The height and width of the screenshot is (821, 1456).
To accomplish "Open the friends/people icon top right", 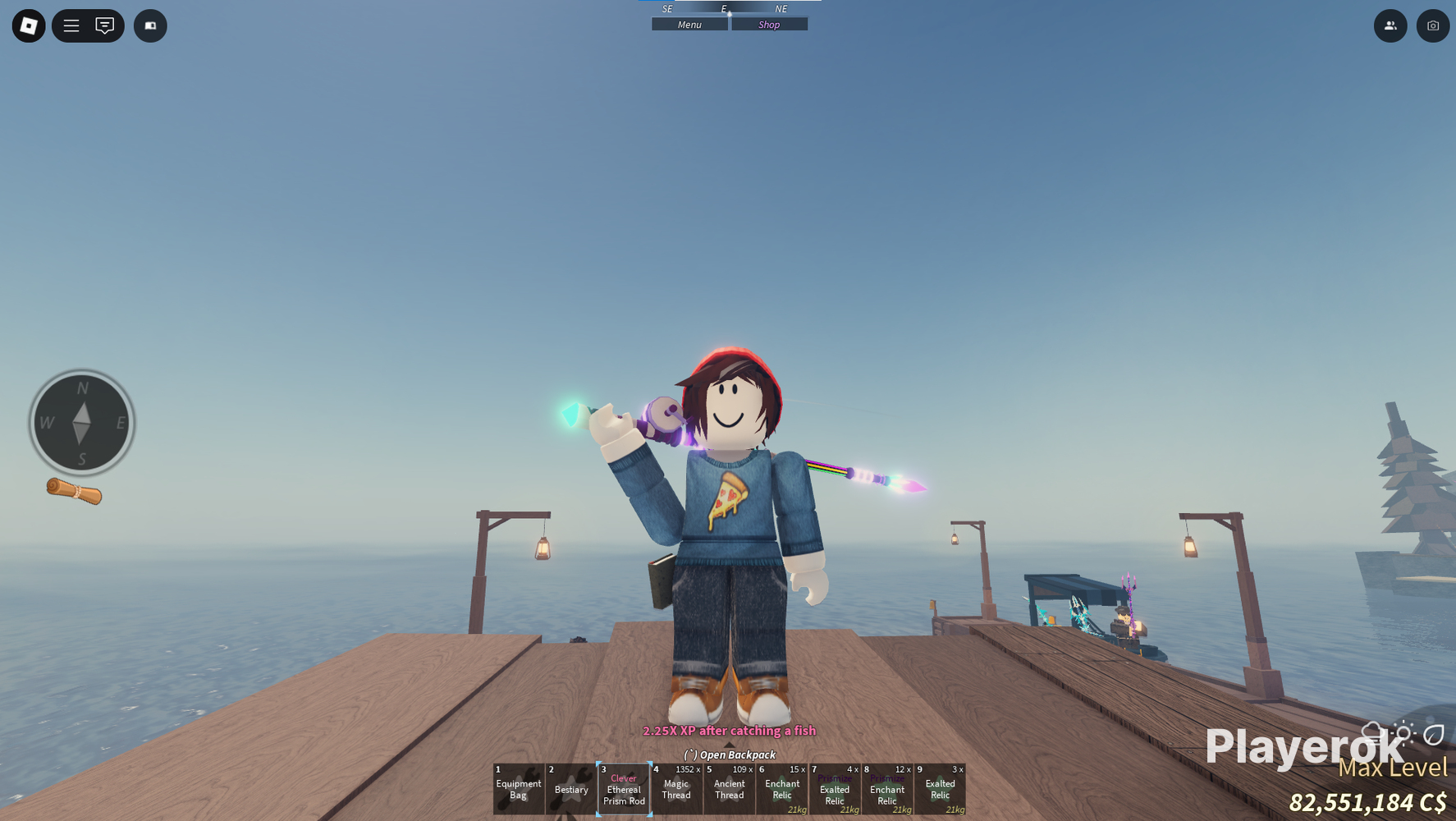I will 1390,25.
